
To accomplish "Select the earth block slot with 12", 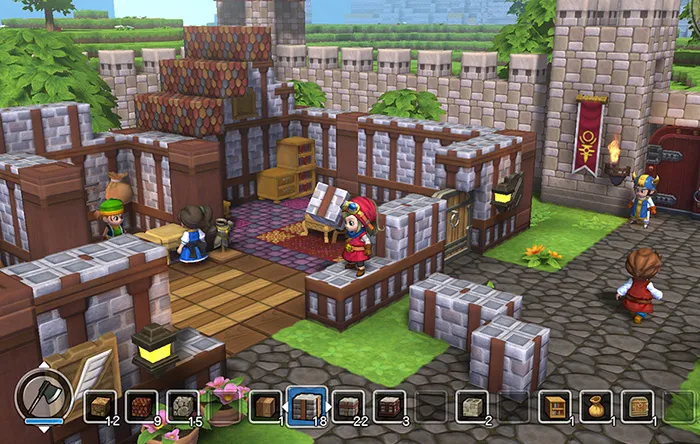I will tap(100, 406).
